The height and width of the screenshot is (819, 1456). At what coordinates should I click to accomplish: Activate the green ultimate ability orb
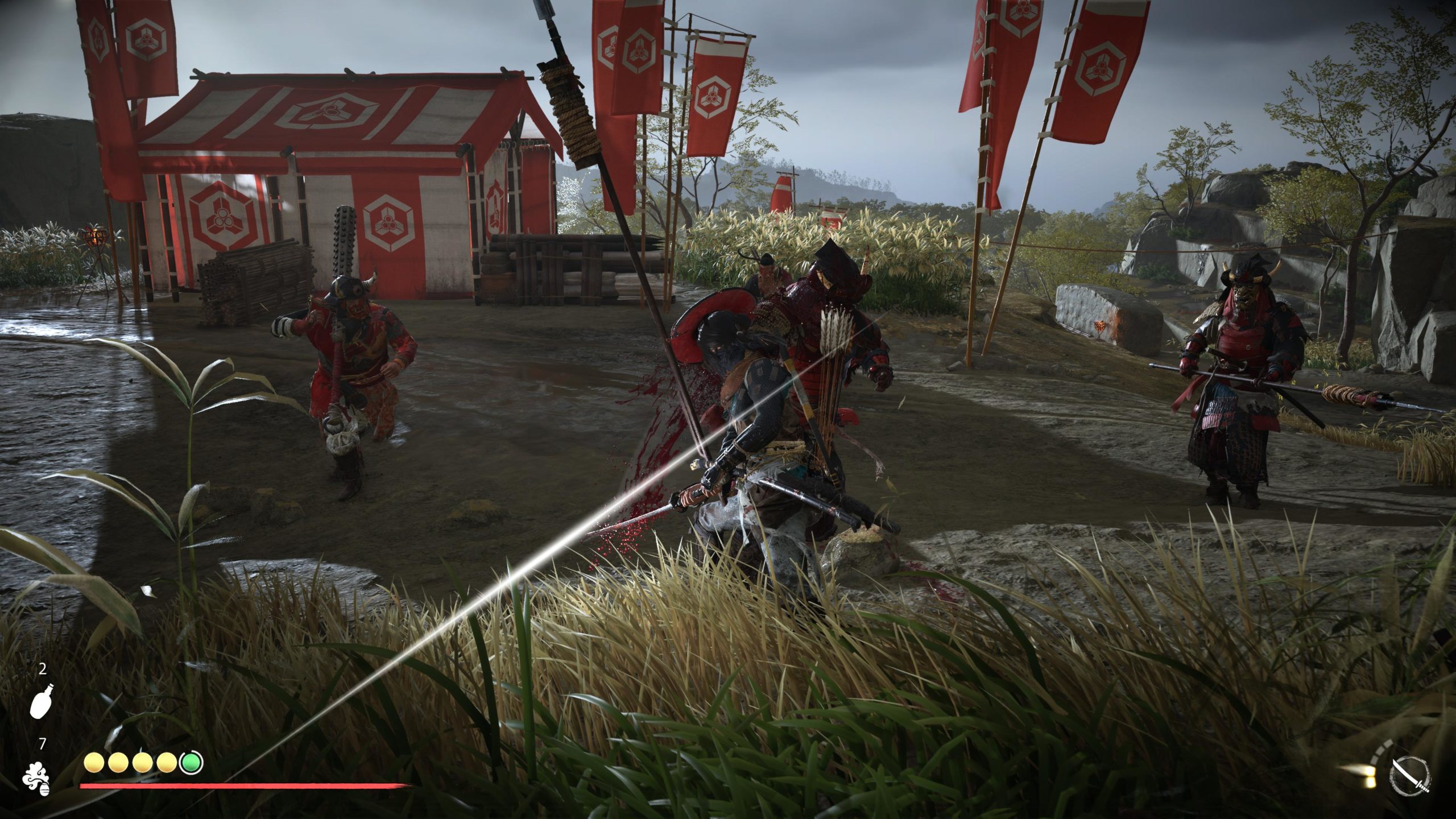(x=192, y=763)
